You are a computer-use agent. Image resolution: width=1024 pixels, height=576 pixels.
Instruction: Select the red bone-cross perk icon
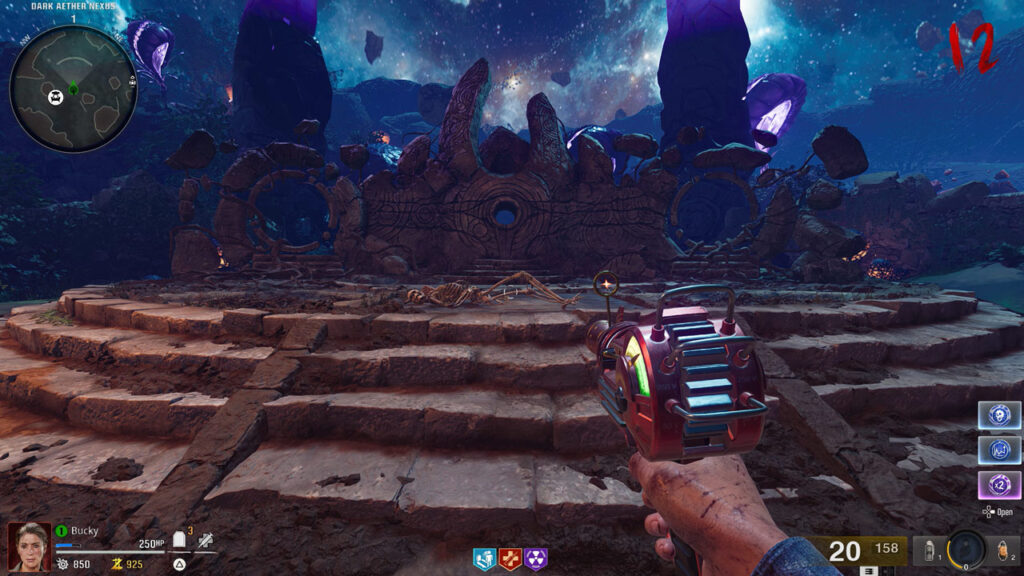(511, 559)
